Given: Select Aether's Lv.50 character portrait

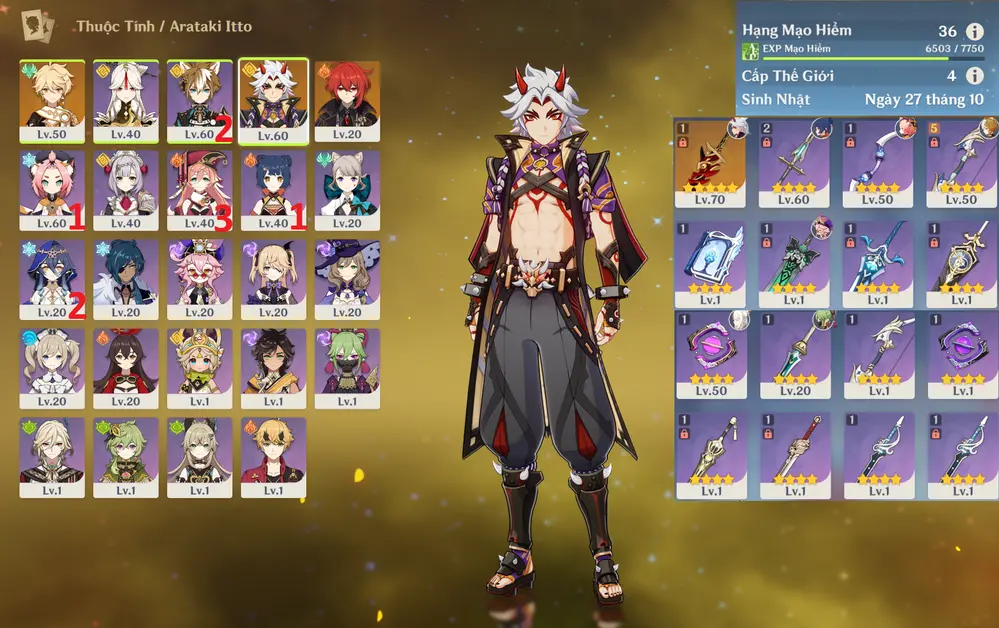Looking at the screenshot, I should coord(52,100).
